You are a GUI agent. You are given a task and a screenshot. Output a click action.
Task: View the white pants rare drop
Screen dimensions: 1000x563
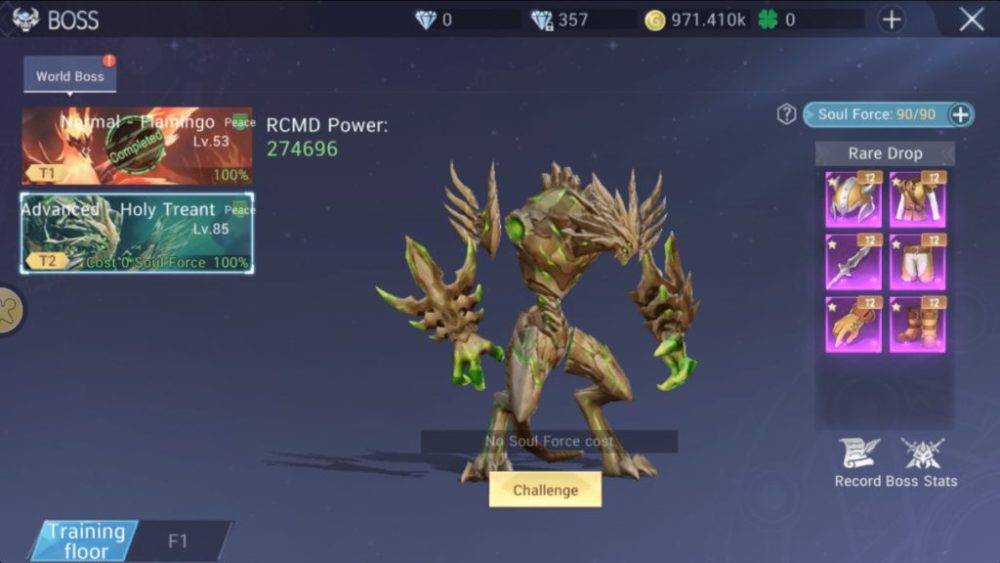coord(917,262)
